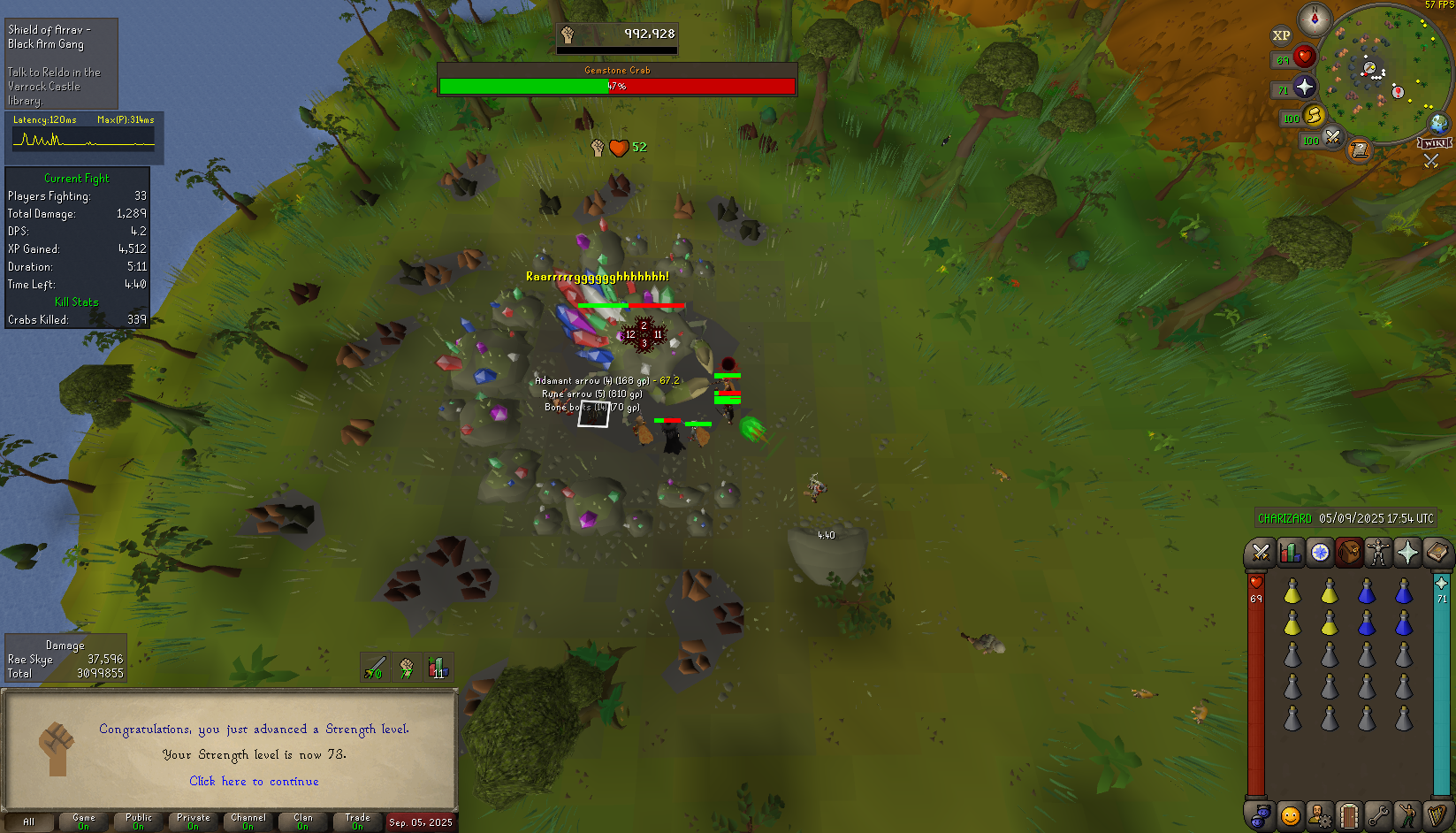Image resolution: width=1456 pixels, height=833 pixels.
Task: Click the compass to face north
Action: (1315, 19)
